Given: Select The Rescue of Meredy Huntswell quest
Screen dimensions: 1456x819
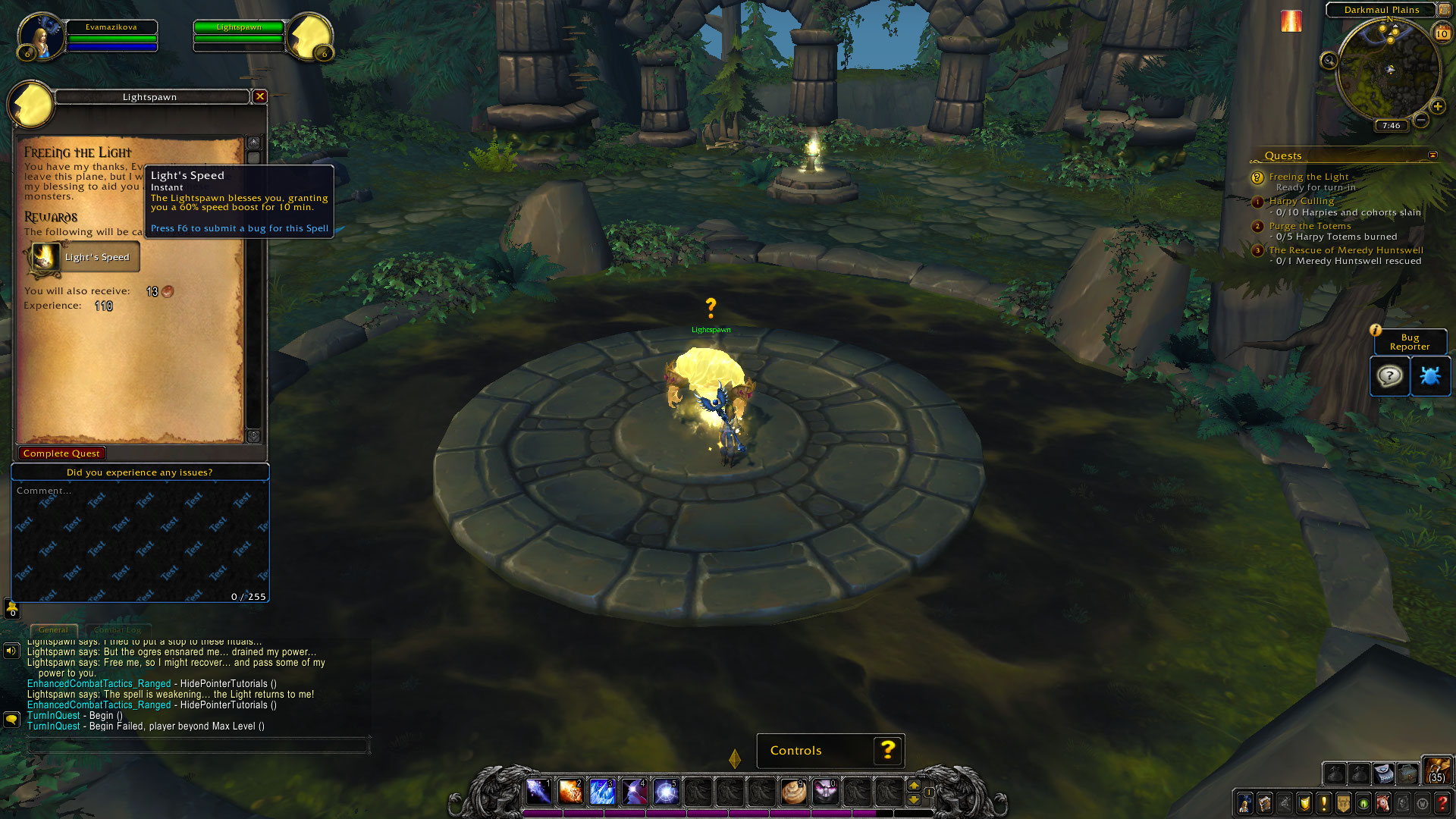Looking at the screenshot, I should coord(1346,250).
